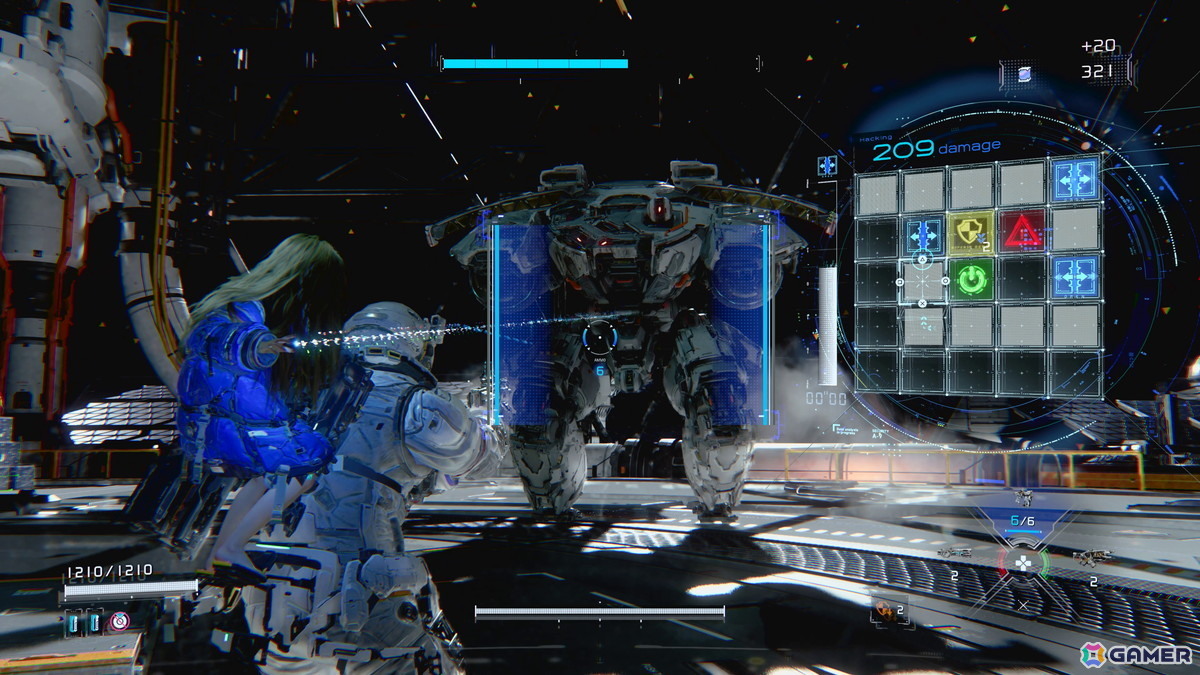Click the pink target status icon

pos(120,621)
